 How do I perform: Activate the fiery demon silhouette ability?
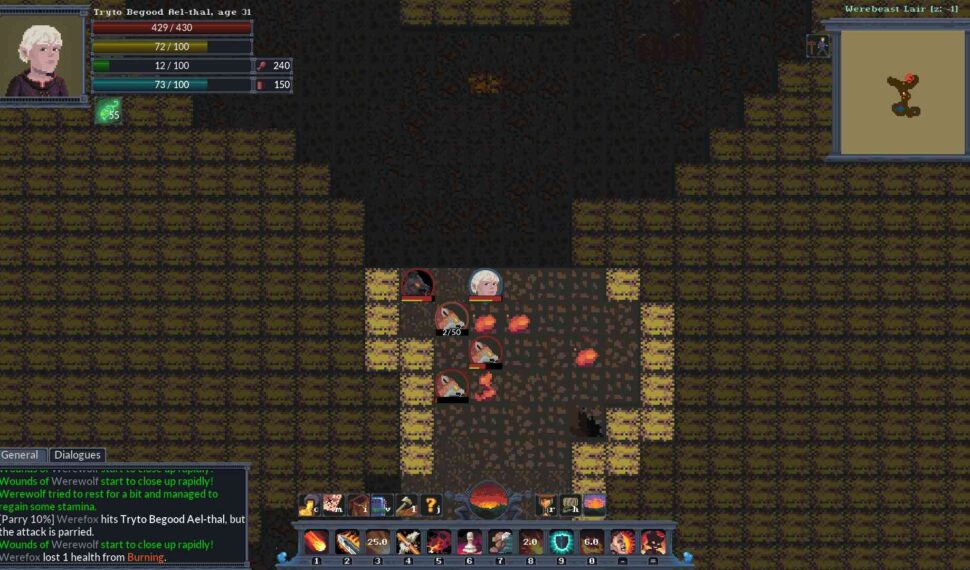pos(653,542)
